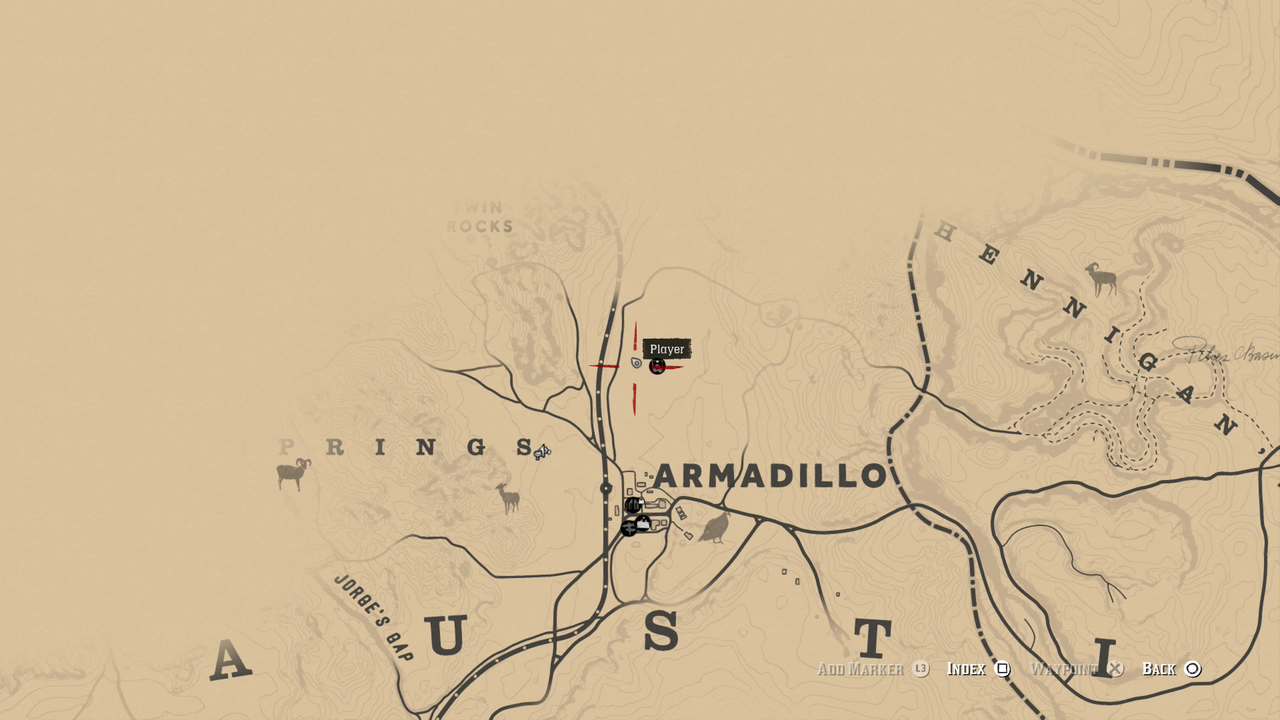The height and width of the screenshot is (720, 1280).
Task: Click the small eye marker beside the Player icon
Action: pos(636,364)
